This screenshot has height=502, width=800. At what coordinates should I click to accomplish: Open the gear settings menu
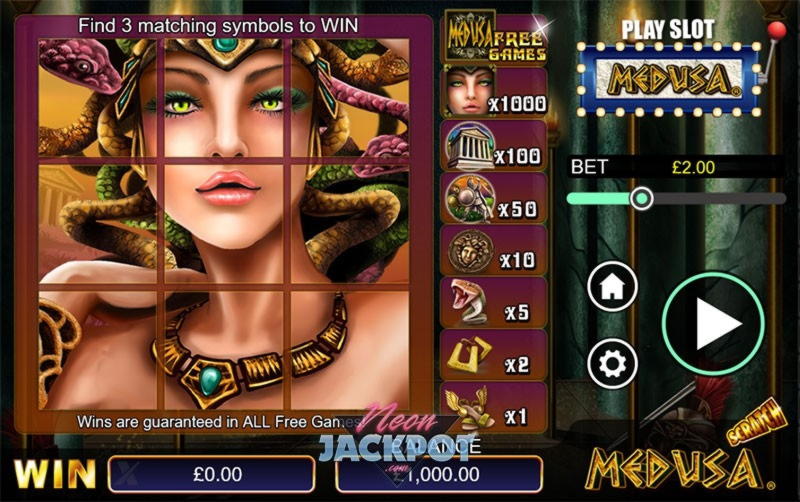(612, 360)
